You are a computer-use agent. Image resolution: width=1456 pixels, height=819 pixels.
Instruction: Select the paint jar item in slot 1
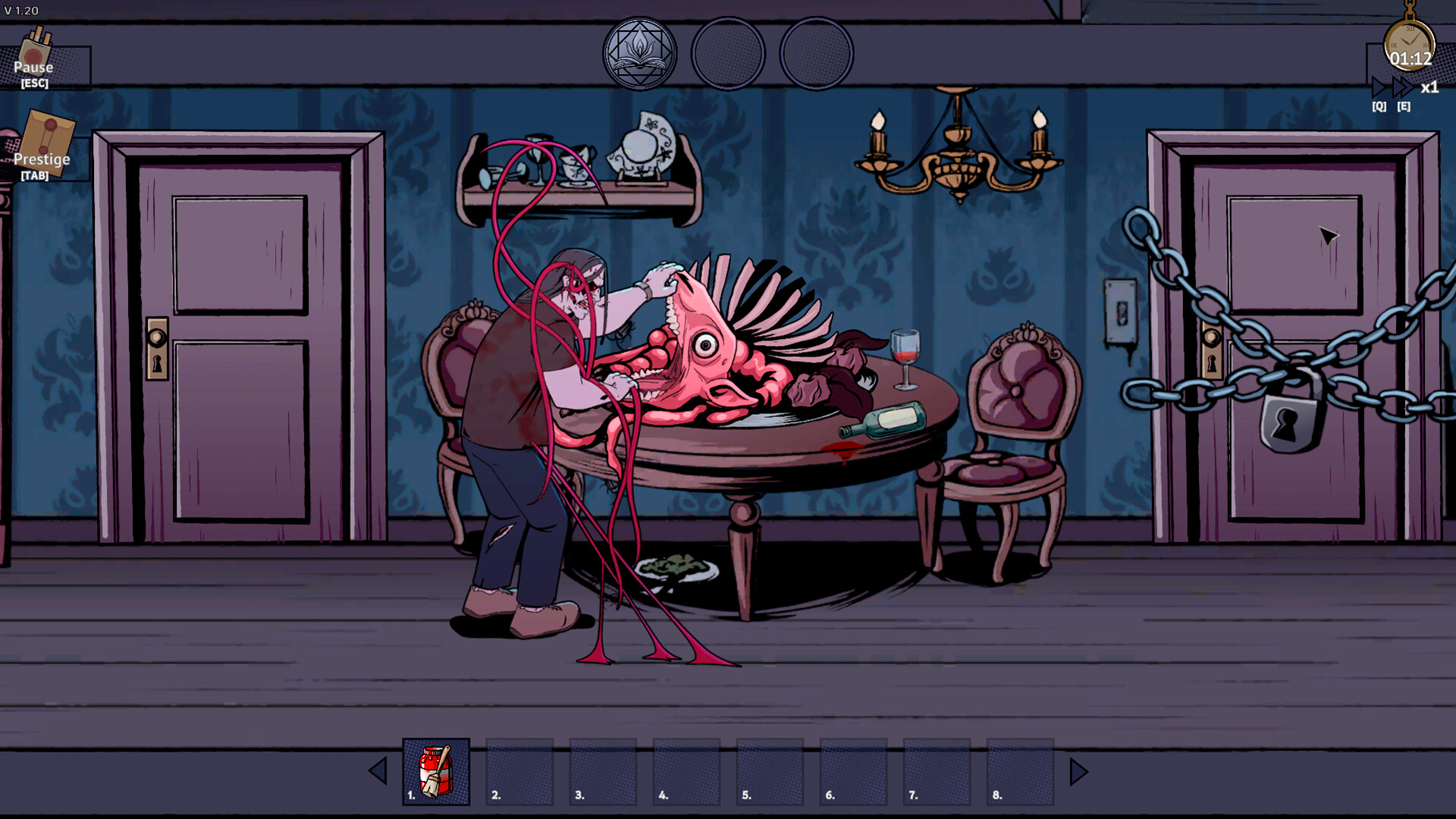[x=437, y=770]
